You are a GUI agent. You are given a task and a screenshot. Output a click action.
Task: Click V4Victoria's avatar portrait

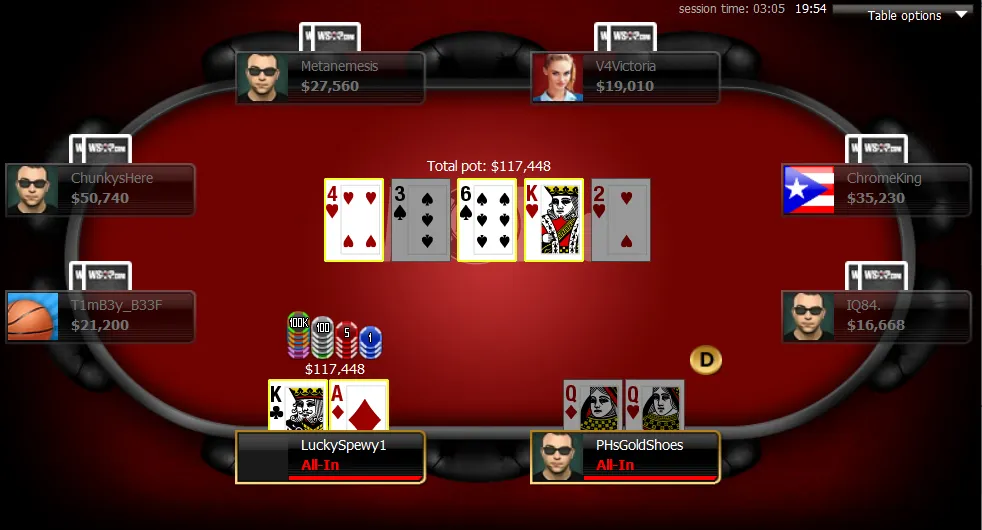pos(558,77)
